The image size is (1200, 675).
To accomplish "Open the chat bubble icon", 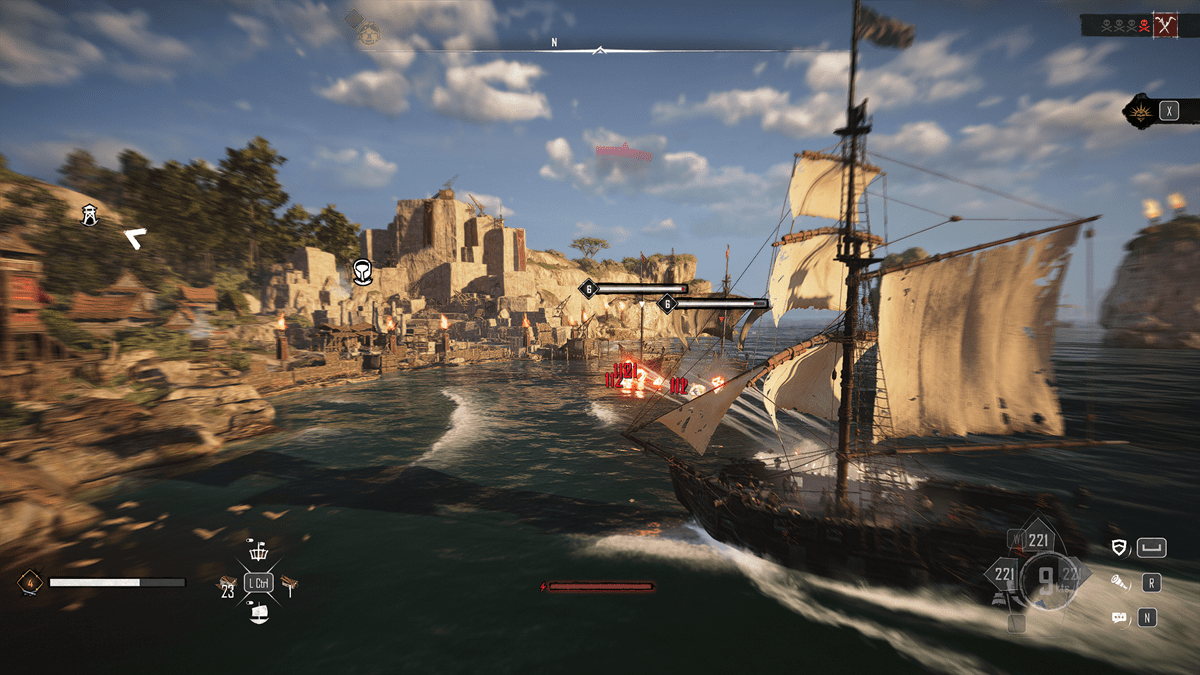I will 1120,618.
